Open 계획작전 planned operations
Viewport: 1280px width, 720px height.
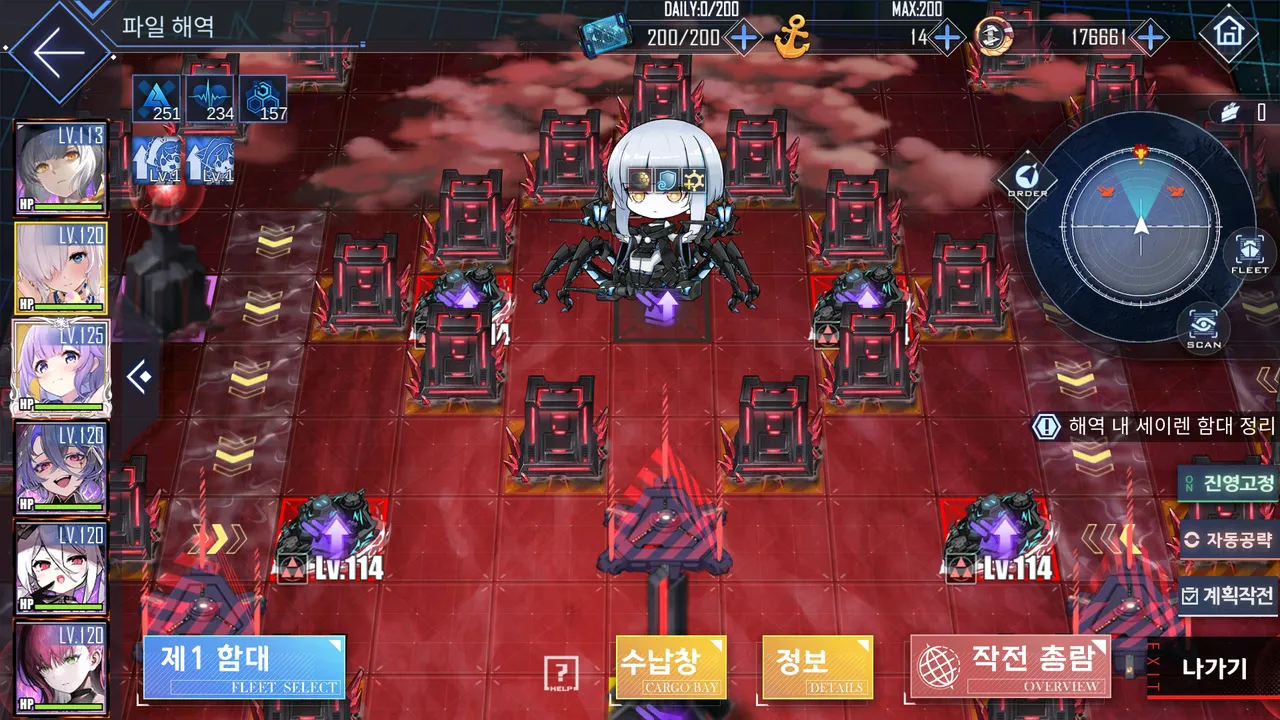pyautogui.click(x=1229, y=596)
